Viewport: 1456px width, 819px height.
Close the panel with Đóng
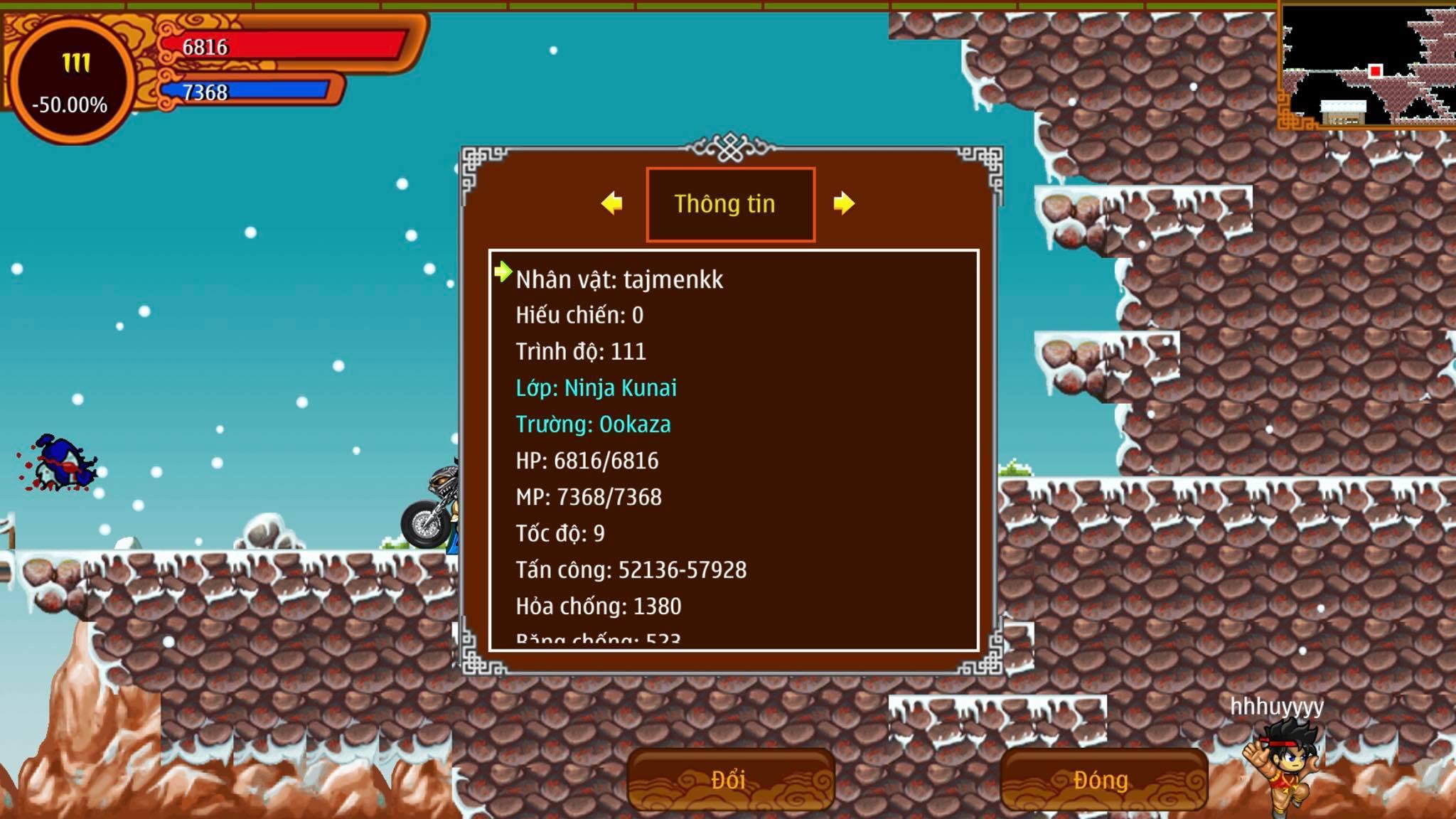pyautogui.click(x=1102, y=780)
